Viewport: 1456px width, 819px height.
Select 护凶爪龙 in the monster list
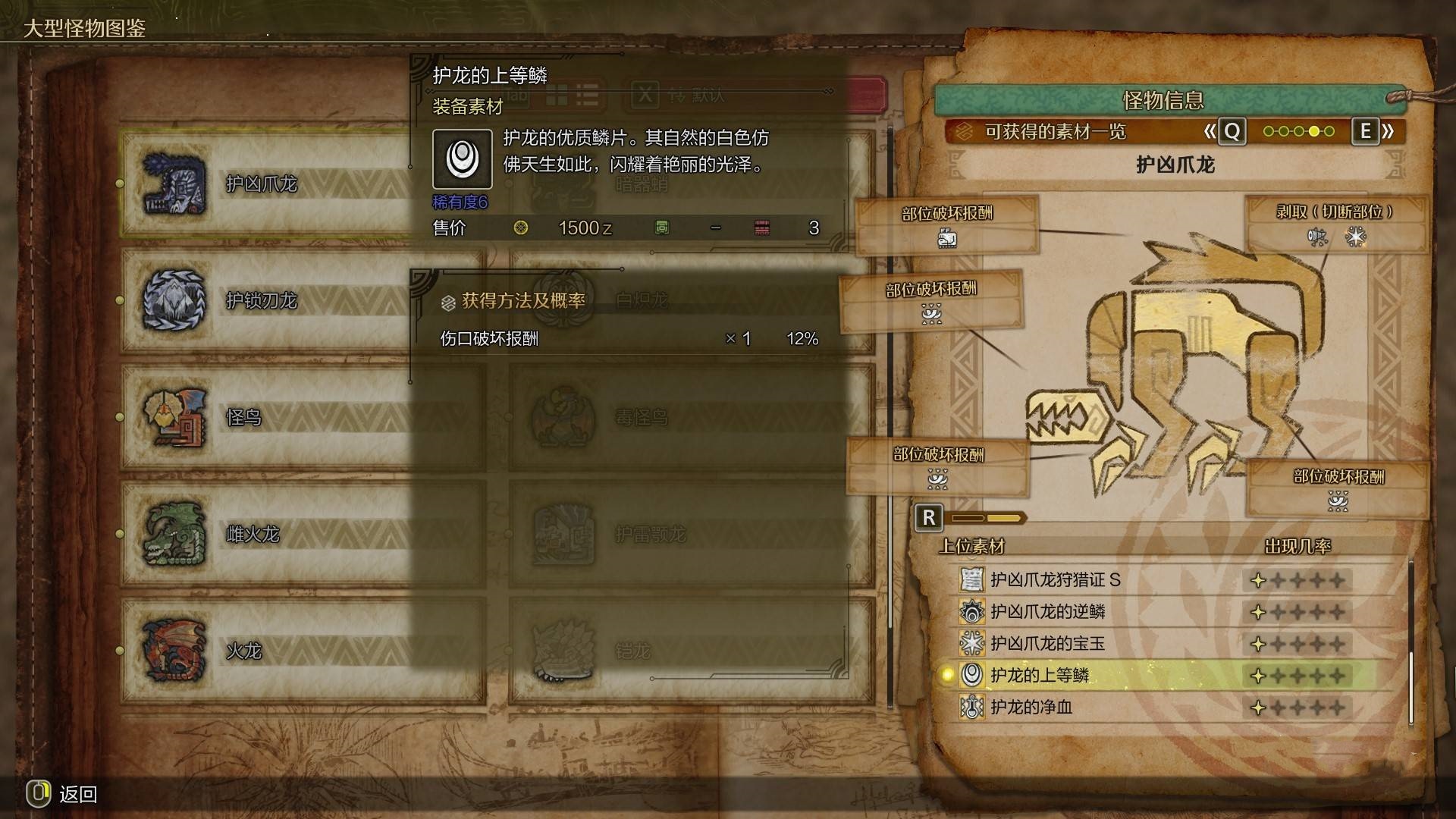coord(262,184)
